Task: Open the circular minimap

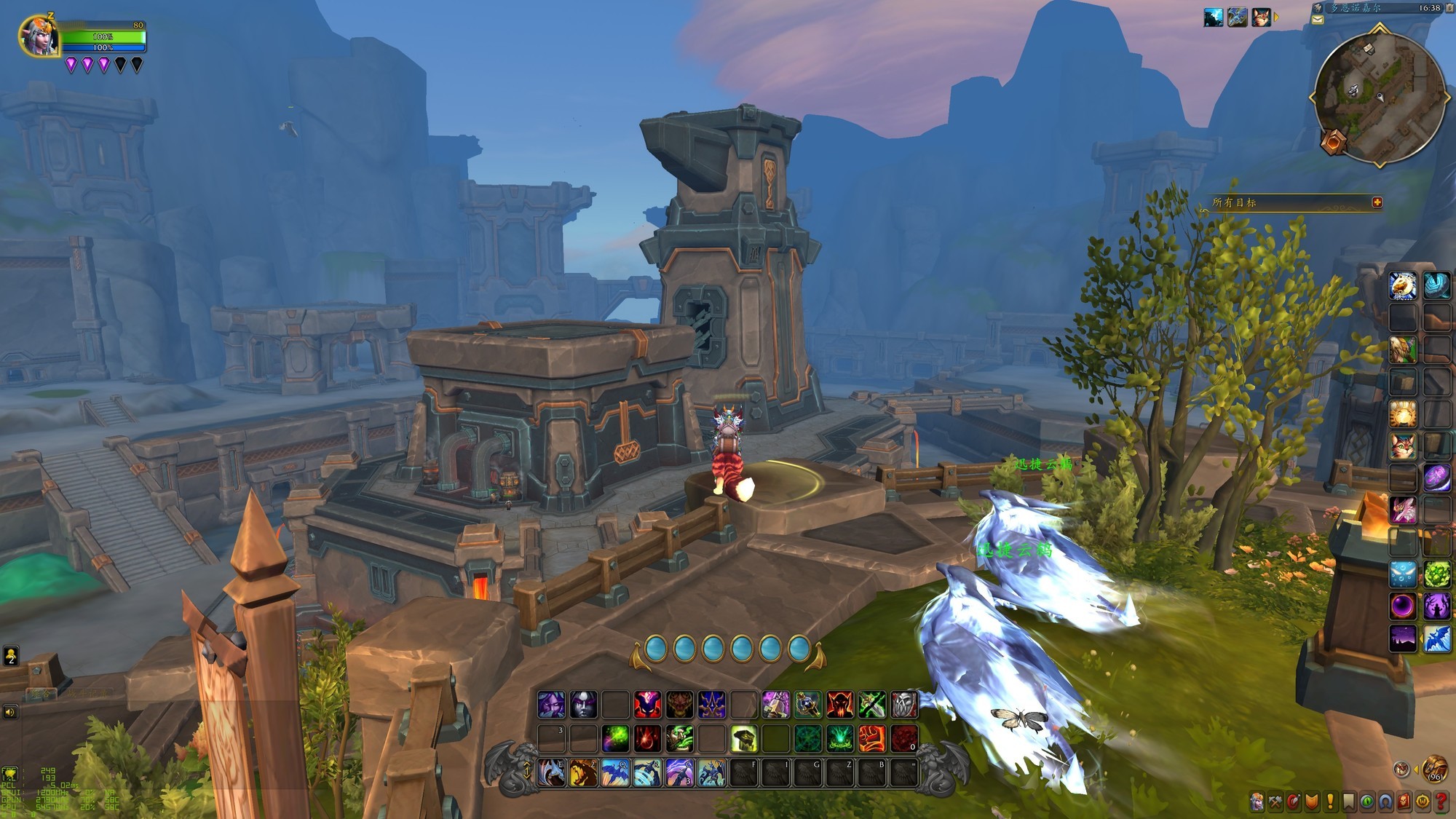Action: (x=1380, y=97)
